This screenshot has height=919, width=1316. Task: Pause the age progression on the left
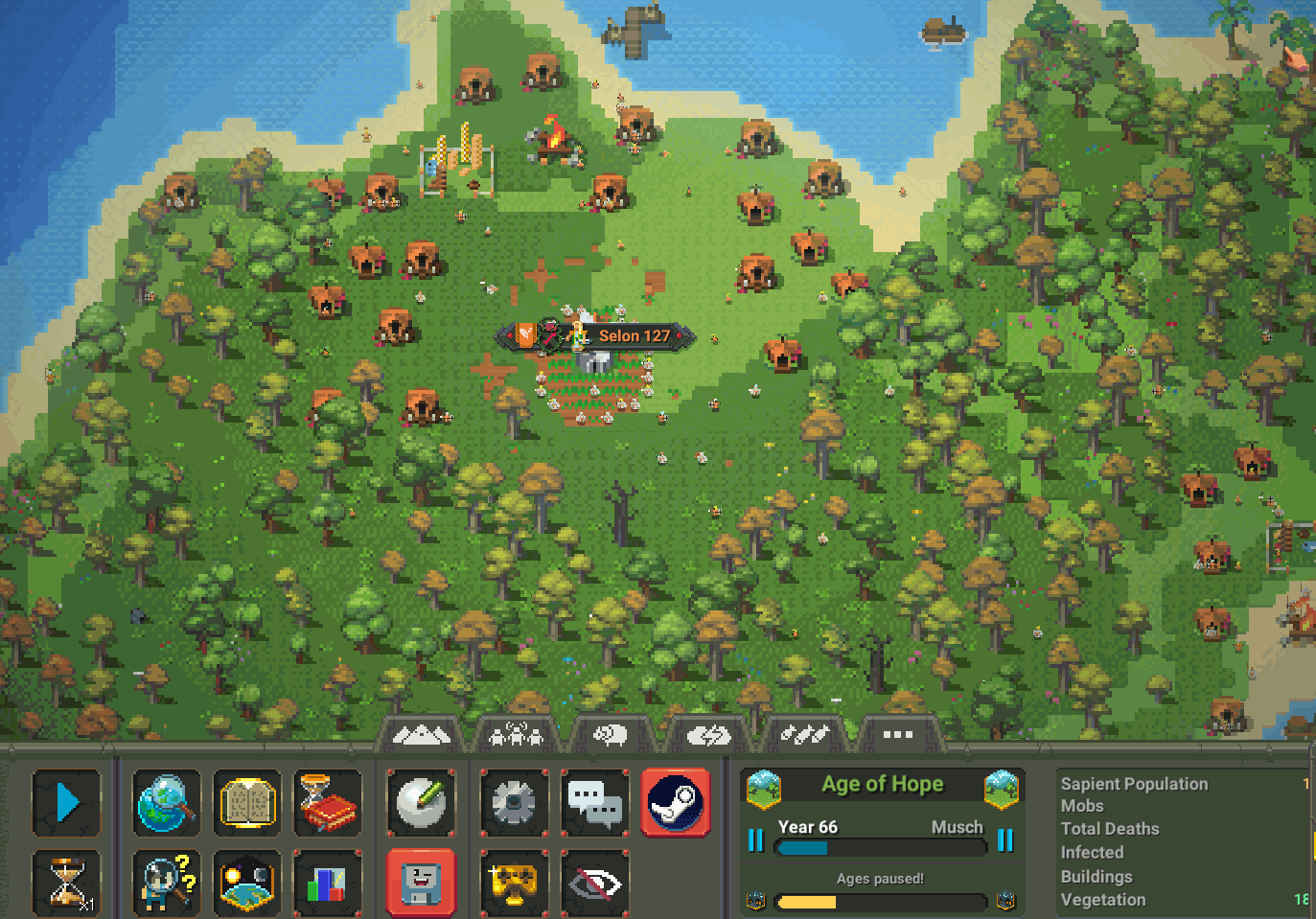(756, 840)
